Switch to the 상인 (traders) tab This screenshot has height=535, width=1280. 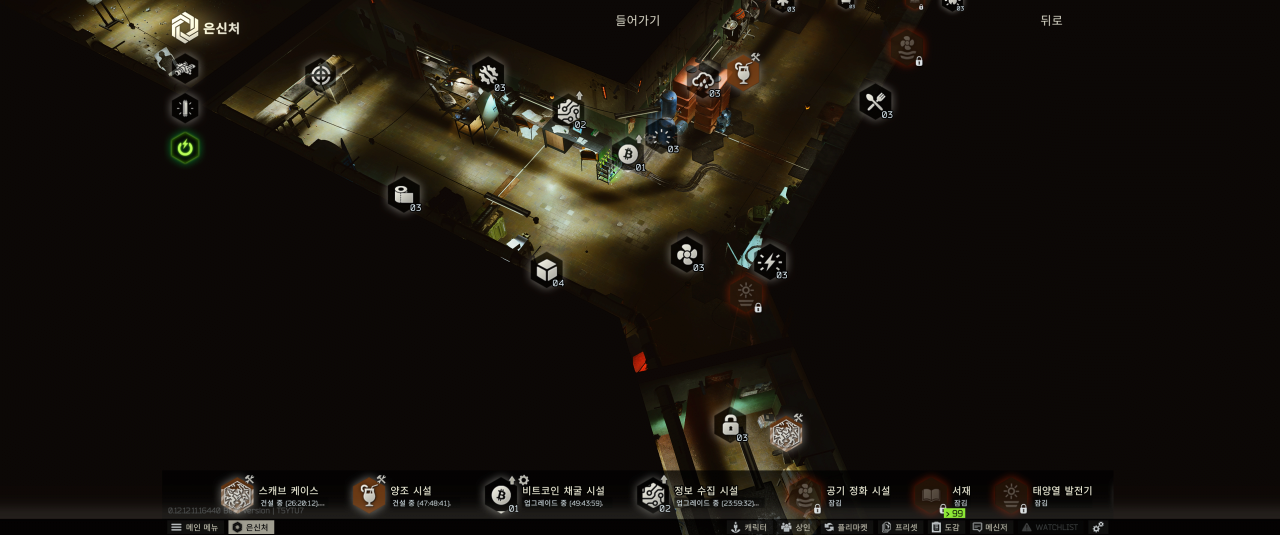[796, 527]
